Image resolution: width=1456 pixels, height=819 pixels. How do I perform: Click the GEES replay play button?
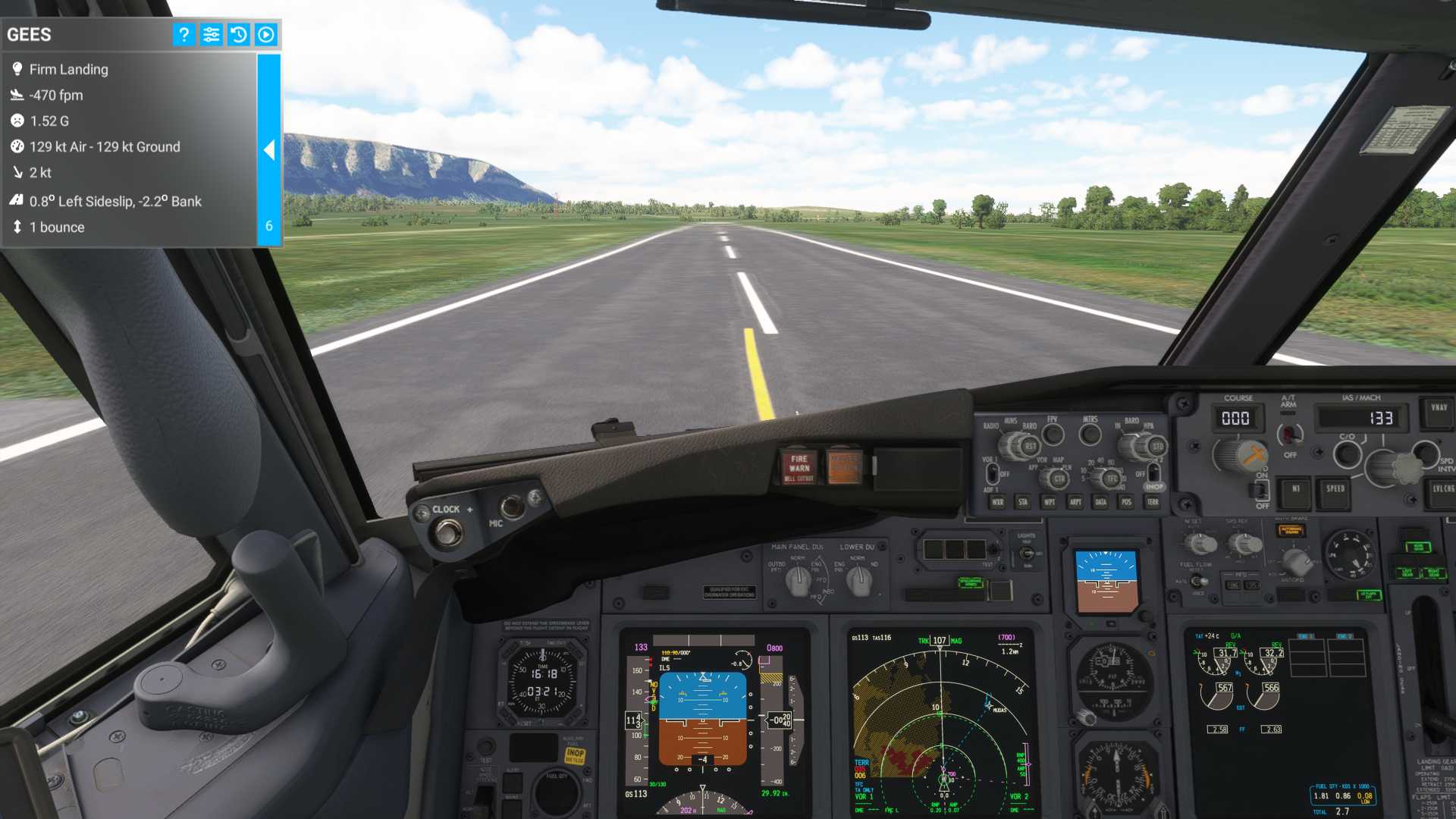coord(265,34)
